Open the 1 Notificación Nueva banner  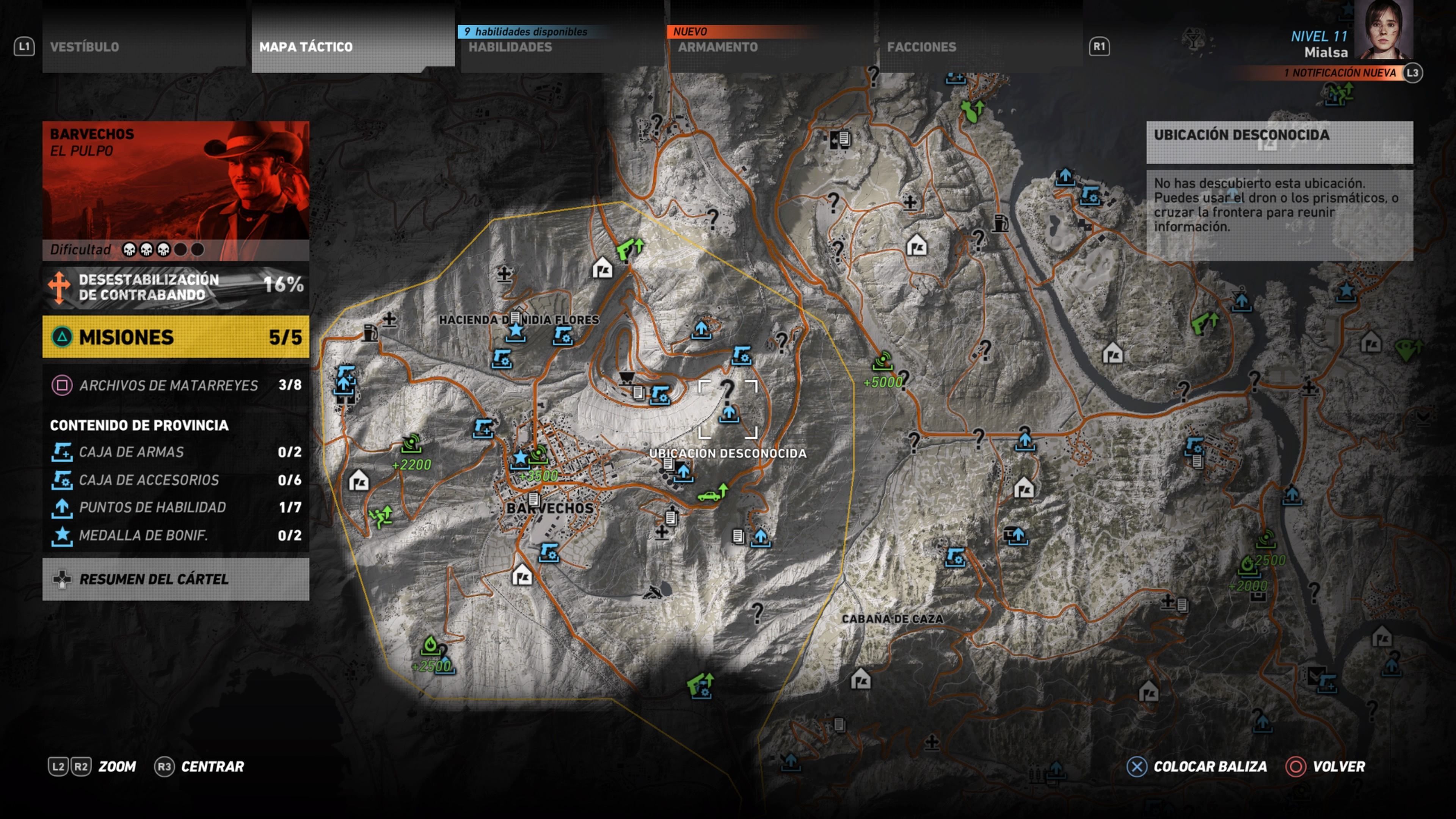coord(1340,73)
